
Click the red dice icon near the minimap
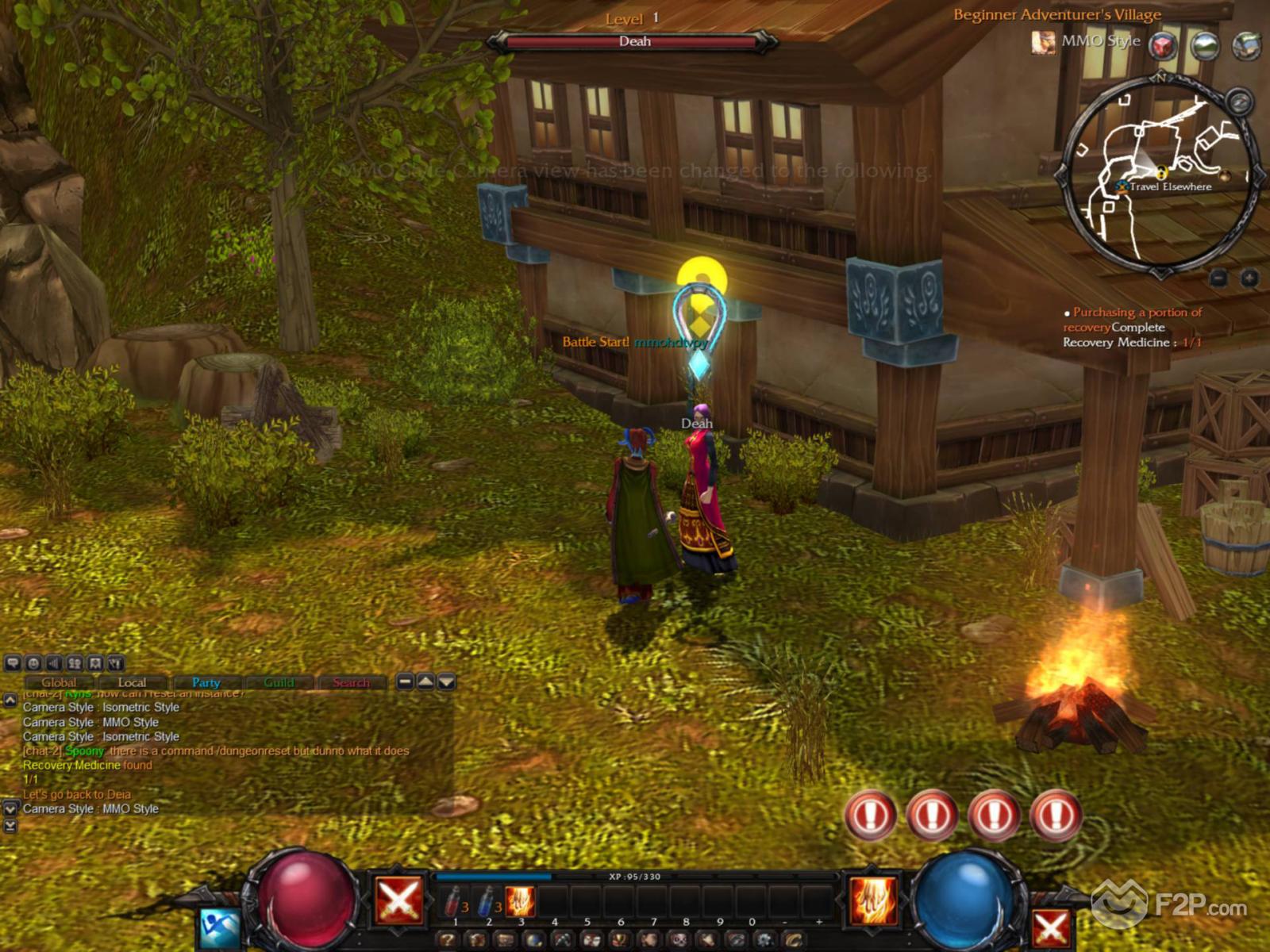point(1164,45)
